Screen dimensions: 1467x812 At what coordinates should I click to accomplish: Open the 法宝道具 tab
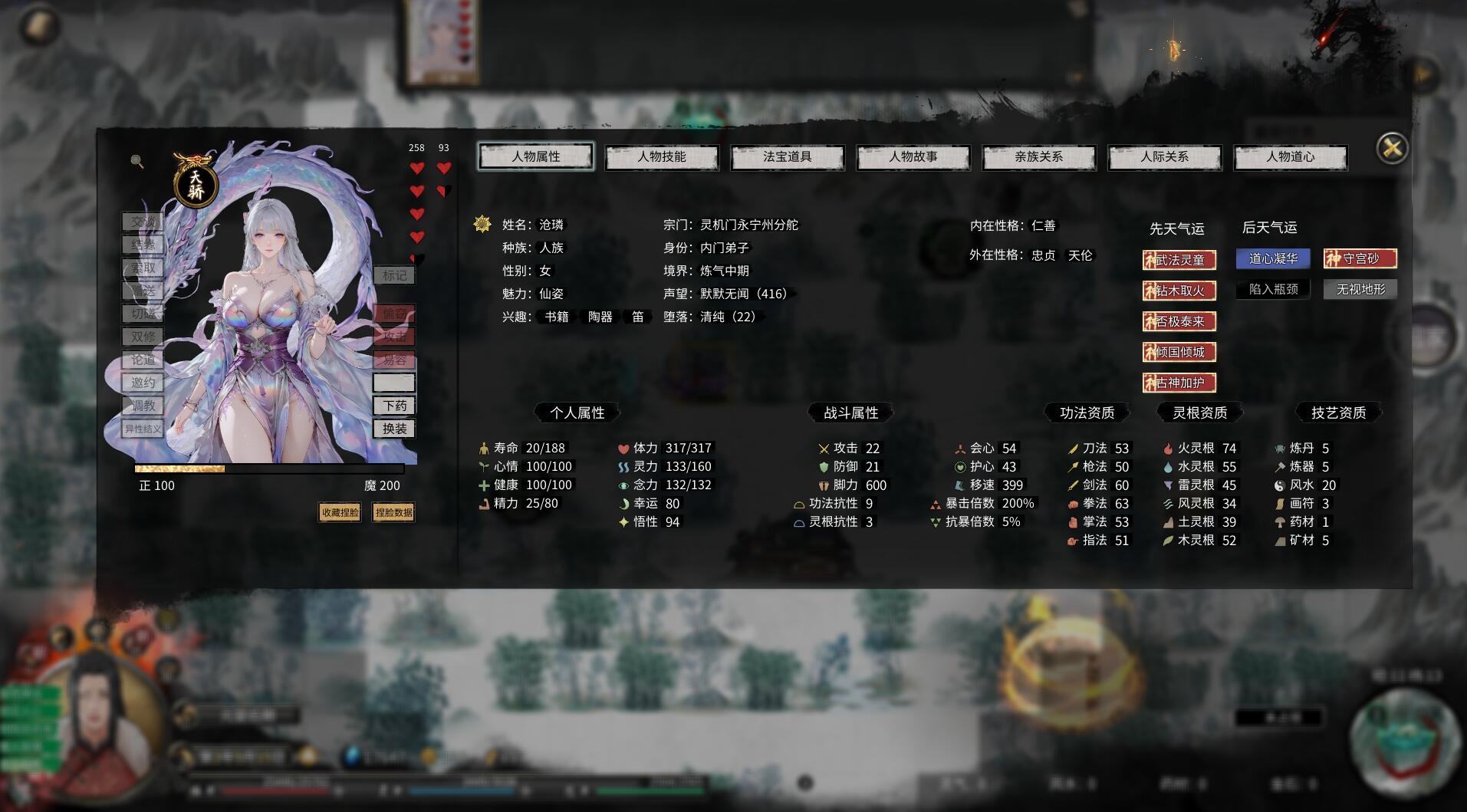click(x=788, y=156)
